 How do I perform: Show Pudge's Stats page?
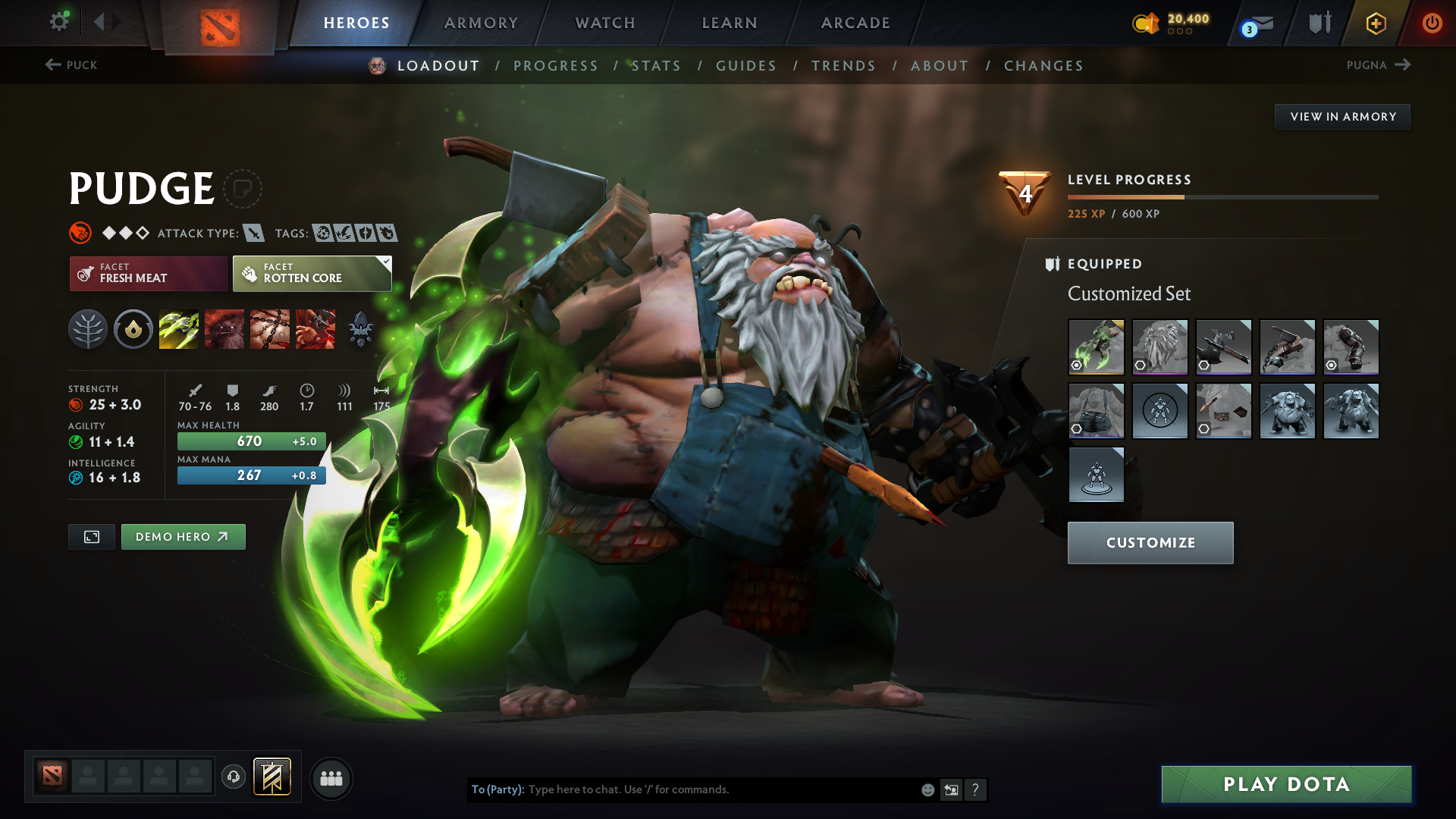pos(656,66)
